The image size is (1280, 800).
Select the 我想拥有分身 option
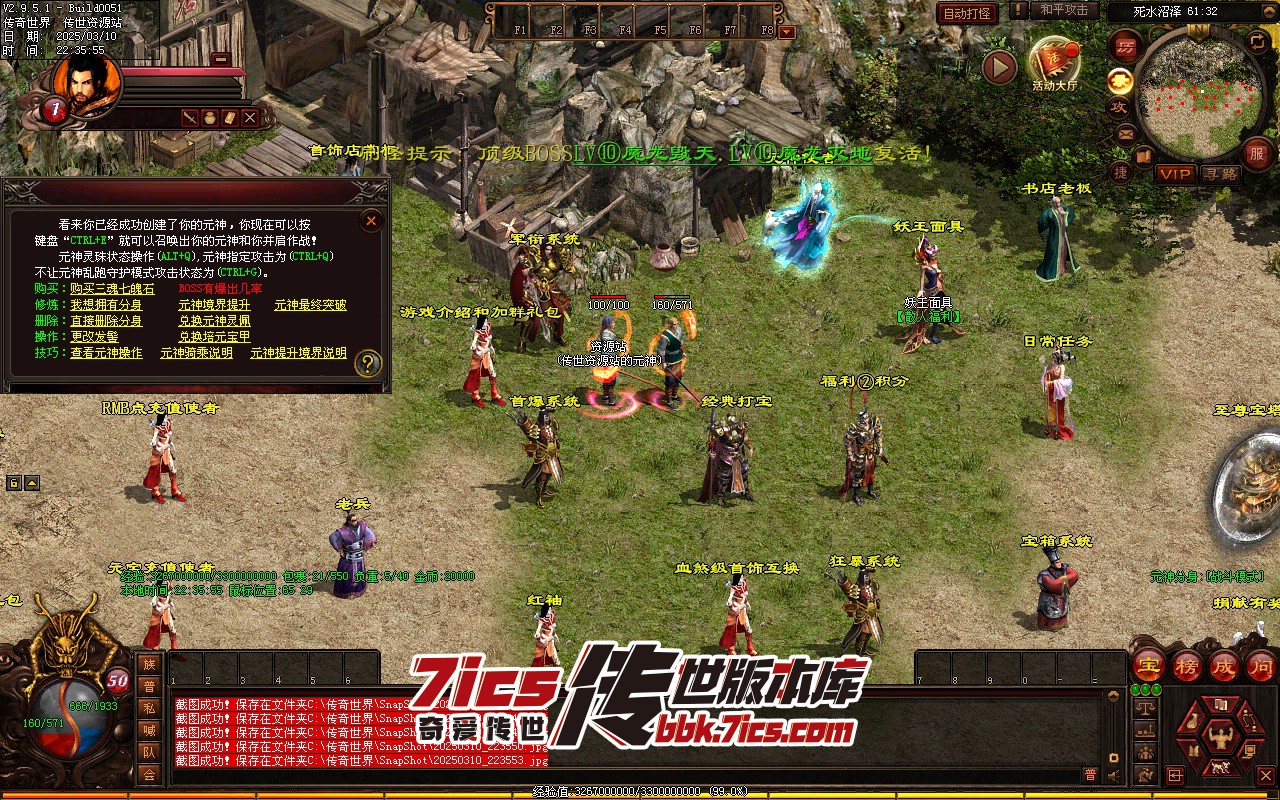105,304
